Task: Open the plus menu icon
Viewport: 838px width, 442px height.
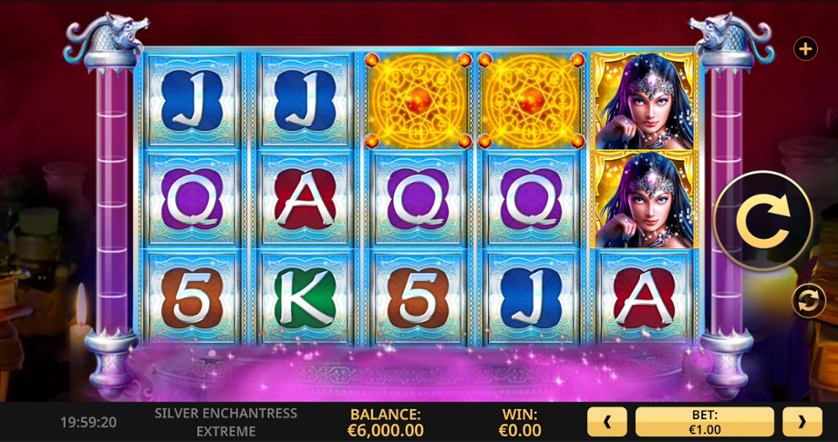Action: click(x=804, y=48)
